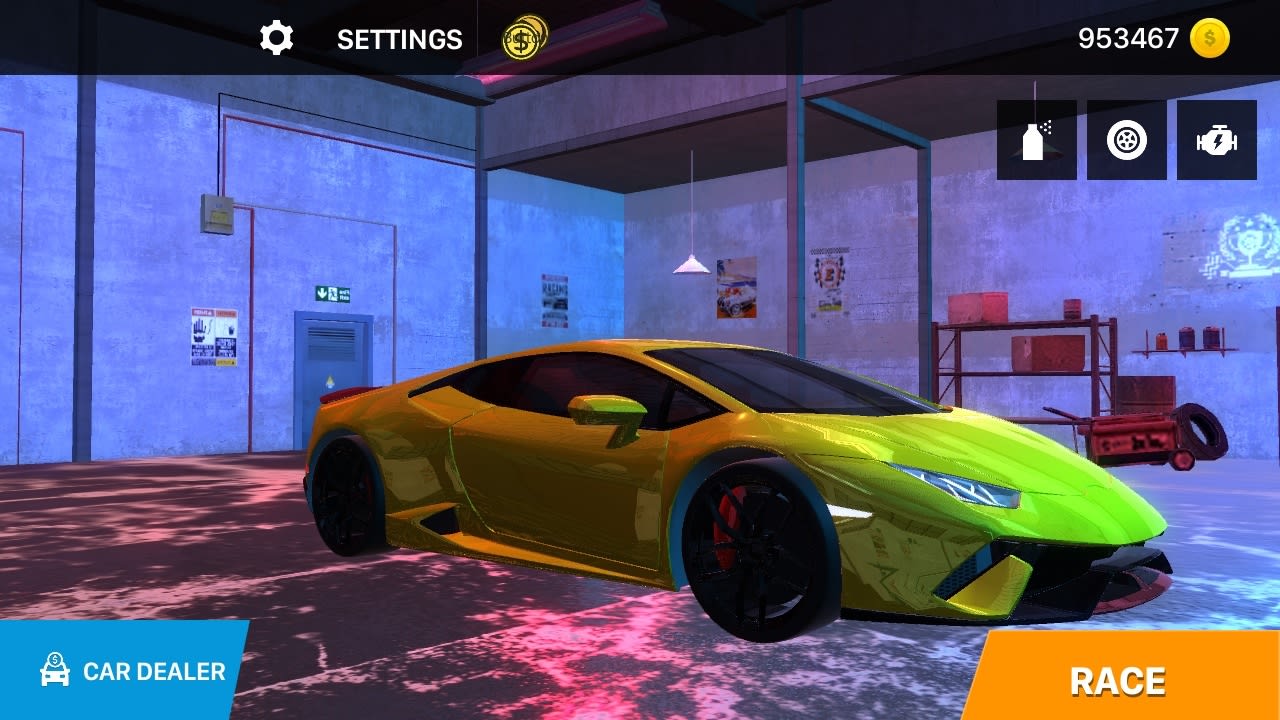Select the engine icon with lightning bolt
The height and width of the screenshot is (720, 1280).
(x=1215, y=139)
